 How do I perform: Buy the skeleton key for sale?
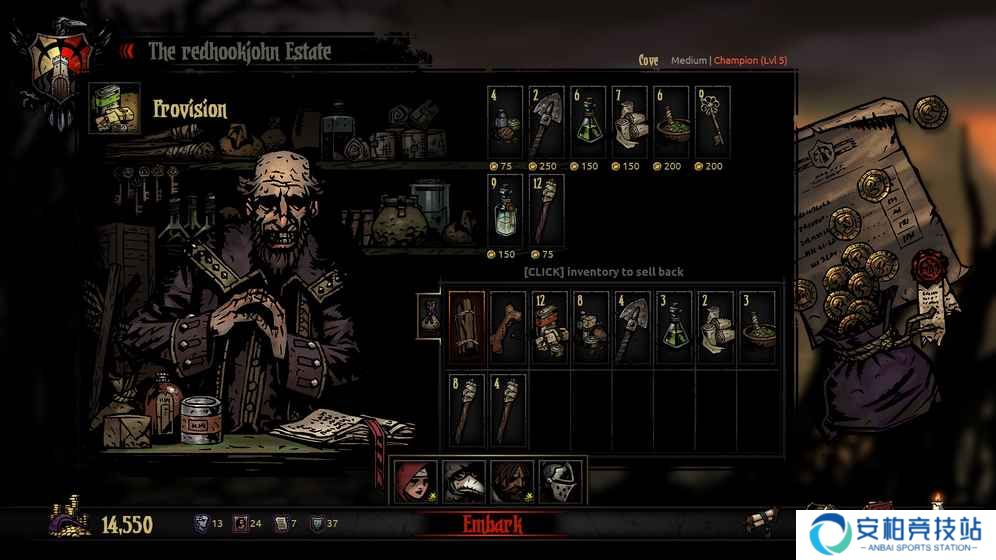[713, 122]
